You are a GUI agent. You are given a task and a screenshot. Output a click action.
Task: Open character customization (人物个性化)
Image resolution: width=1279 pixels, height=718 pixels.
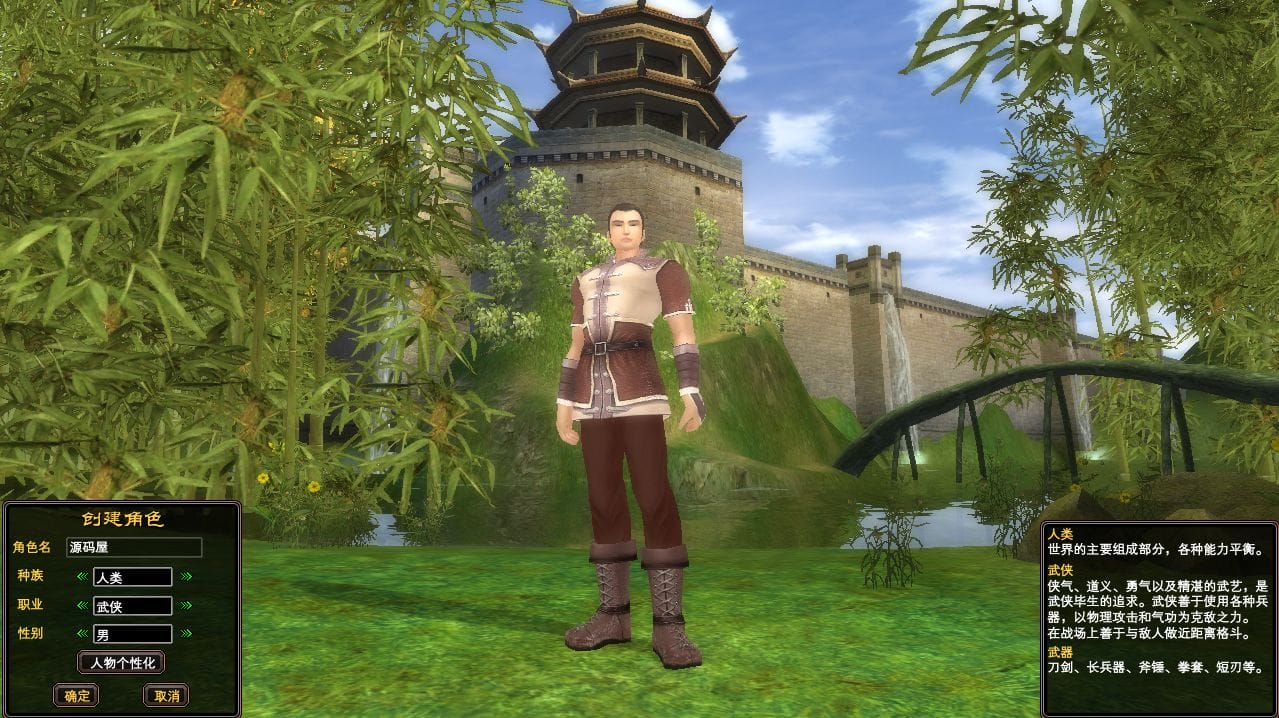(x=121, y=662)
